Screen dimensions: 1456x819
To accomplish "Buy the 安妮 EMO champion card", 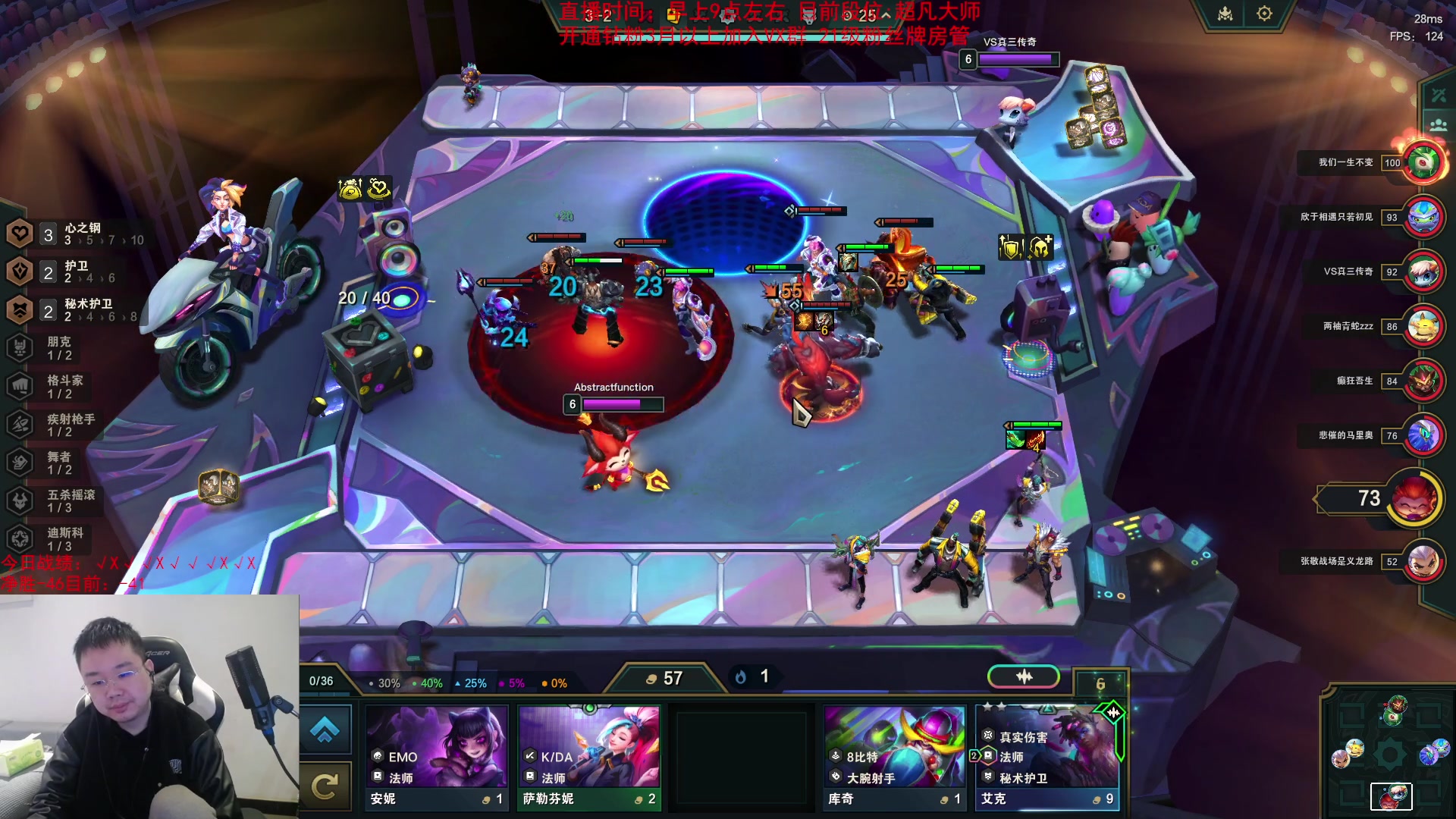I will [437, 757].
